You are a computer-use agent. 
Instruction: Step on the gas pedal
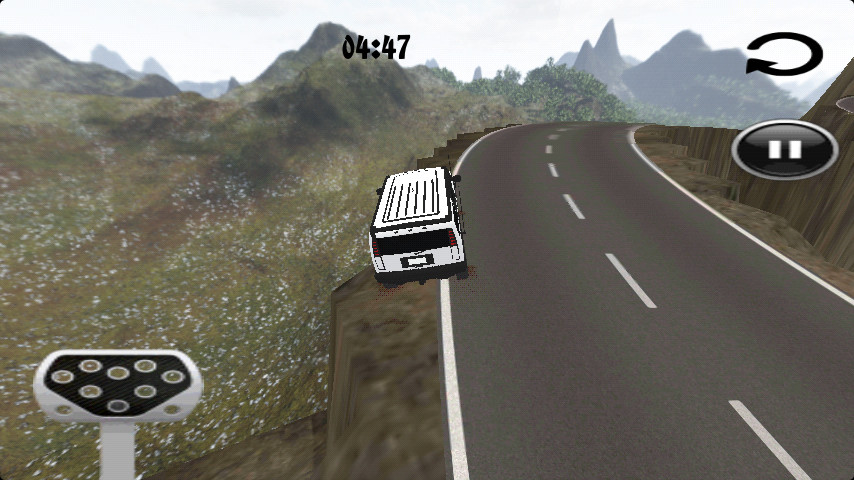(x=118, y=385)
